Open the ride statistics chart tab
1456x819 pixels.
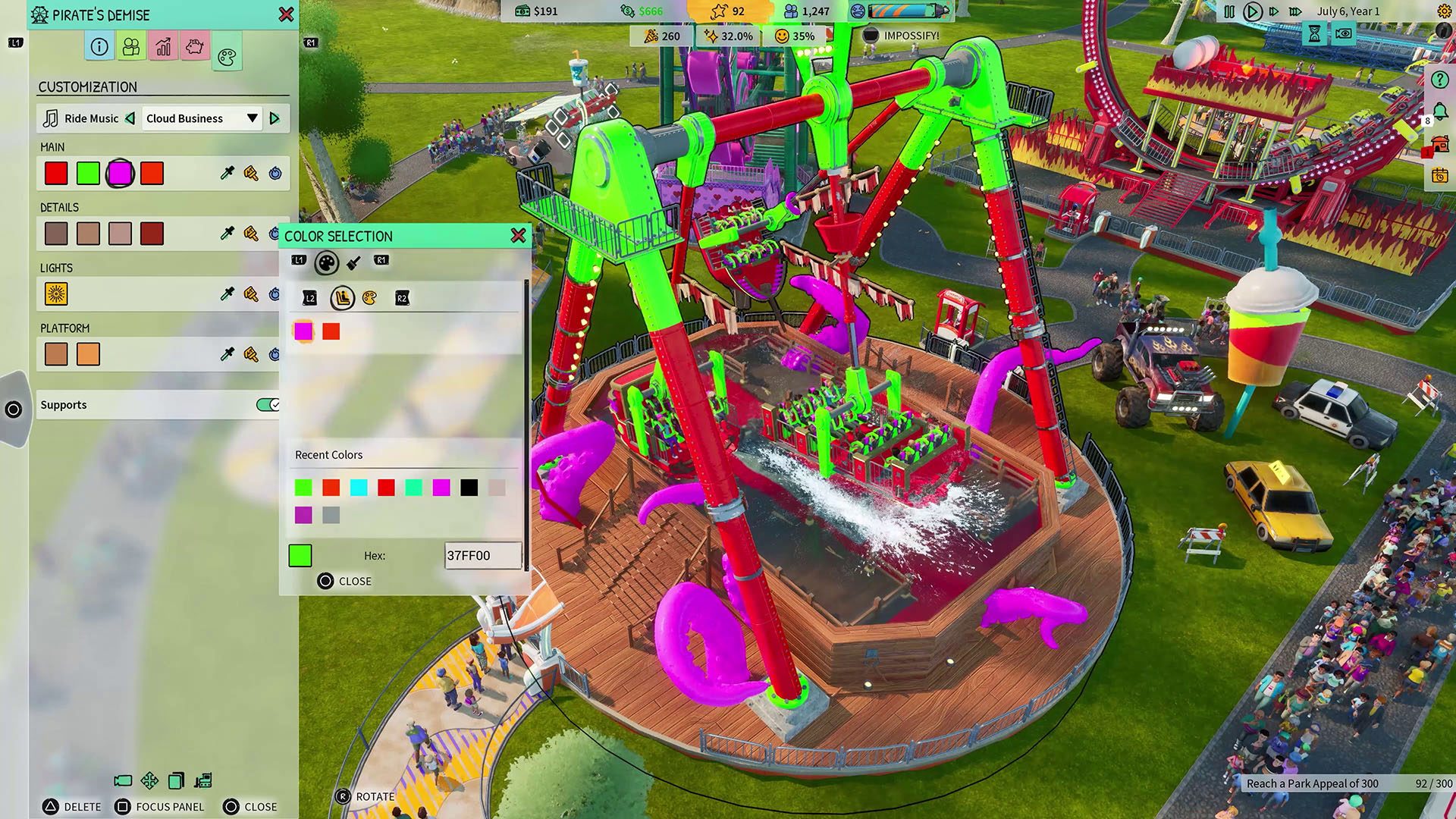[163, 47]
